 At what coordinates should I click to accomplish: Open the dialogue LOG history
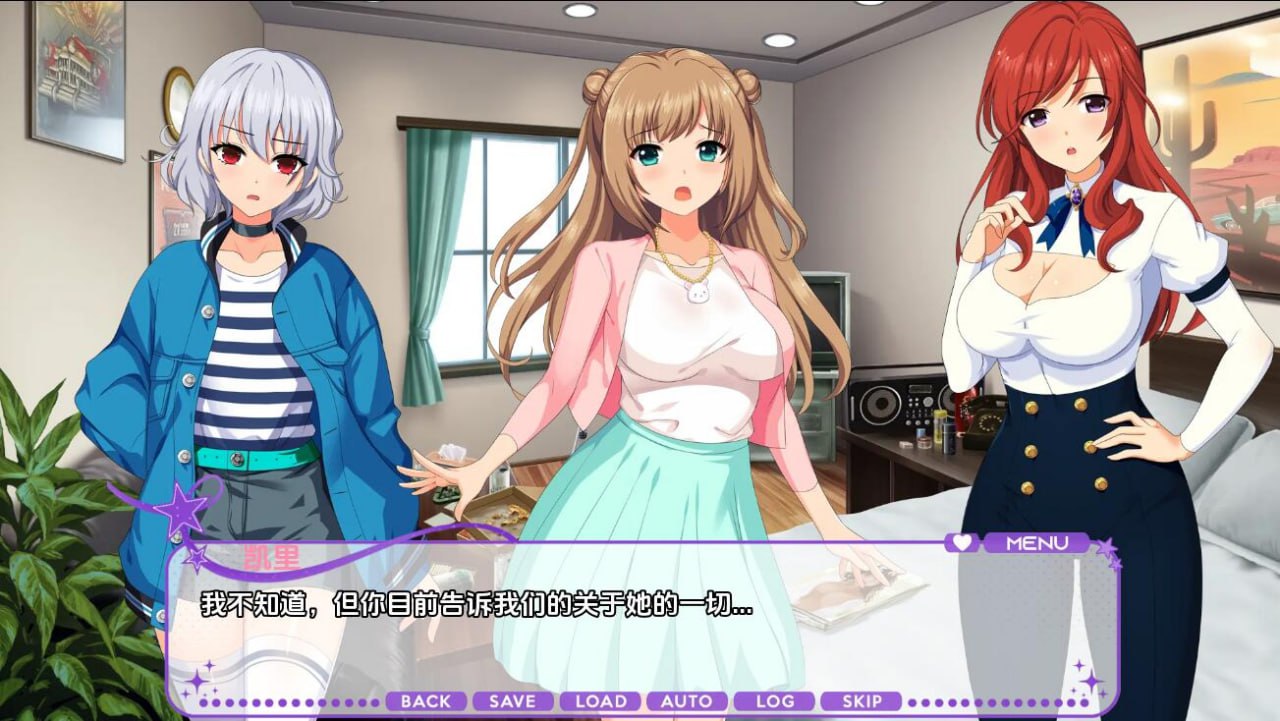click(776, 701)
